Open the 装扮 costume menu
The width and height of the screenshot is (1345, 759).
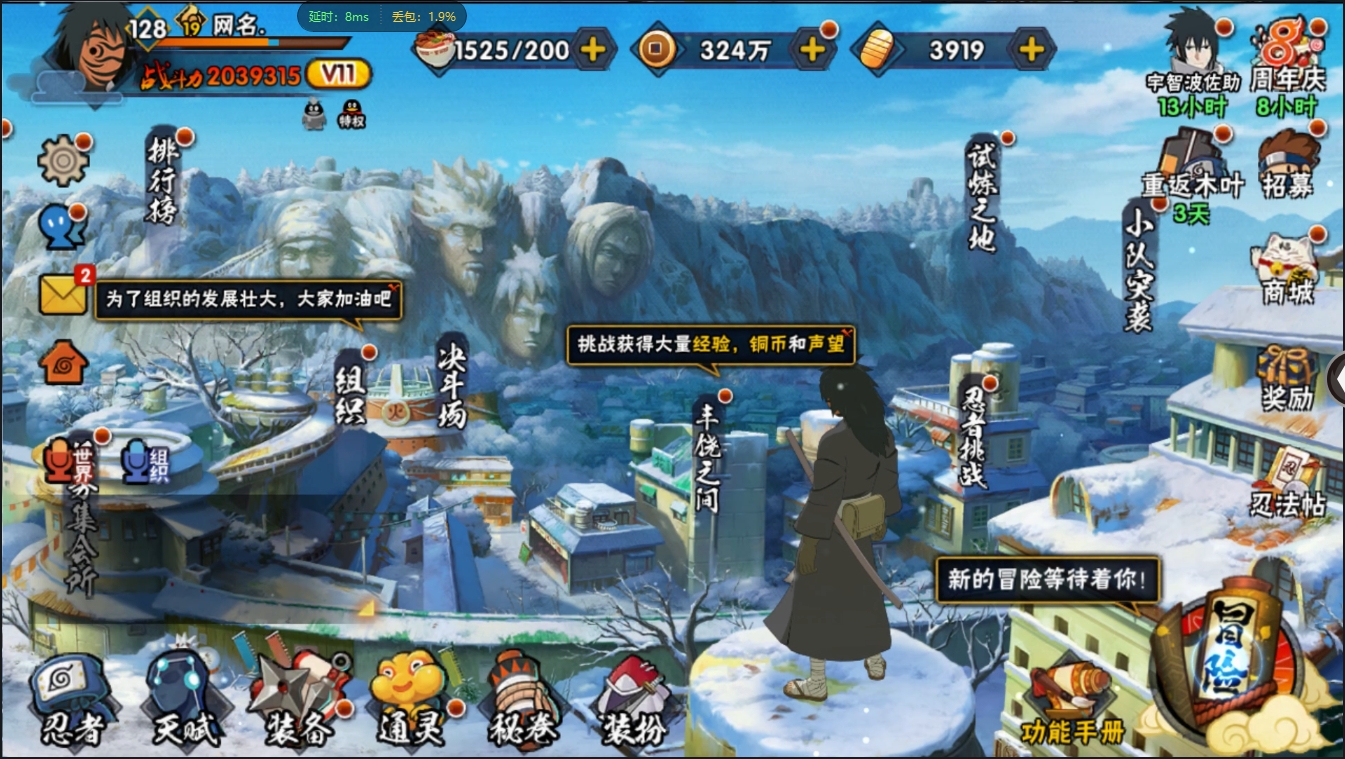(x=633, y=699)
